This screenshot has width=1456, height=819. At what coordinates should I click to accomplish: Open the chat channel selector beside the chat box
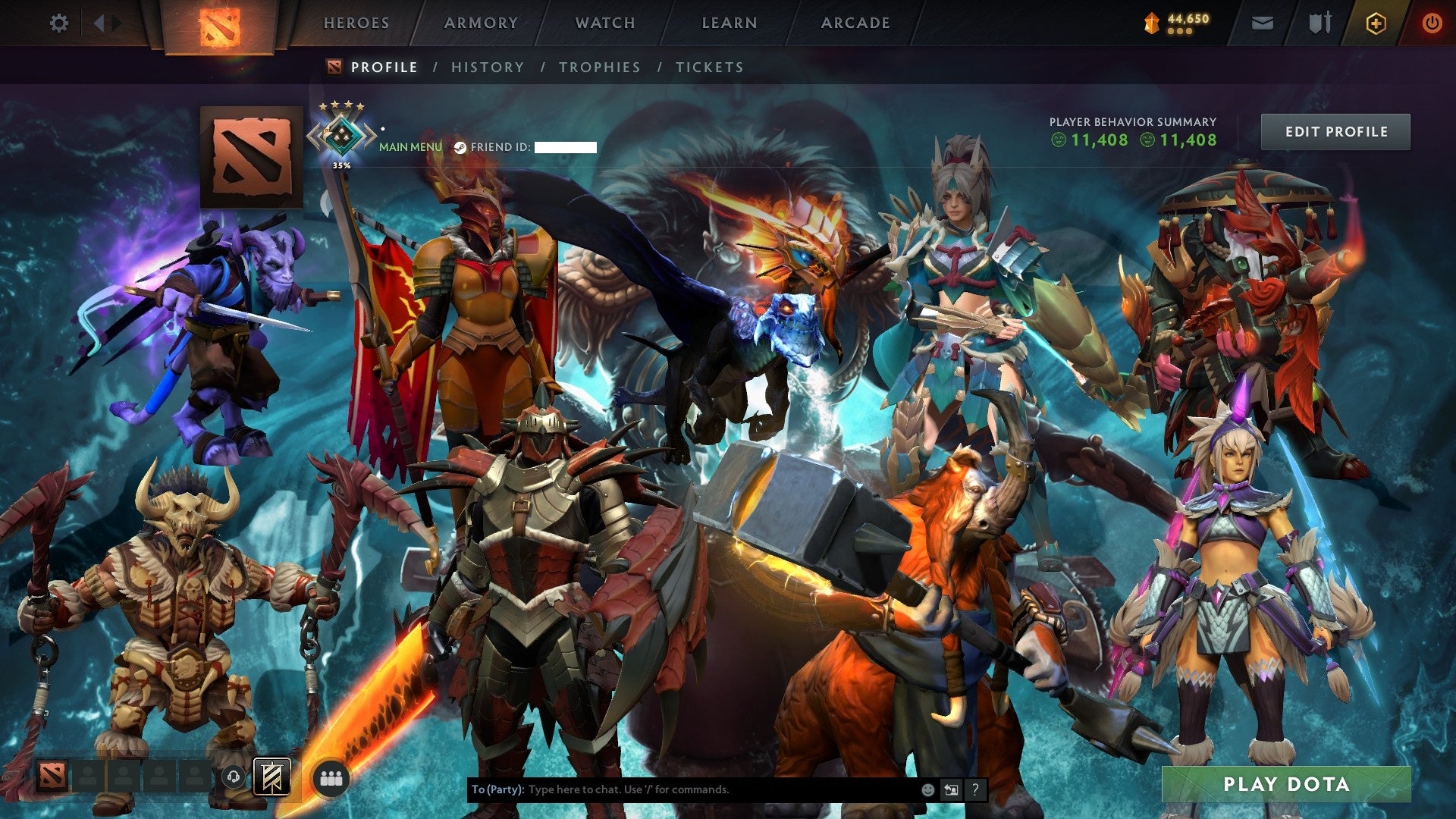[952, 791]
